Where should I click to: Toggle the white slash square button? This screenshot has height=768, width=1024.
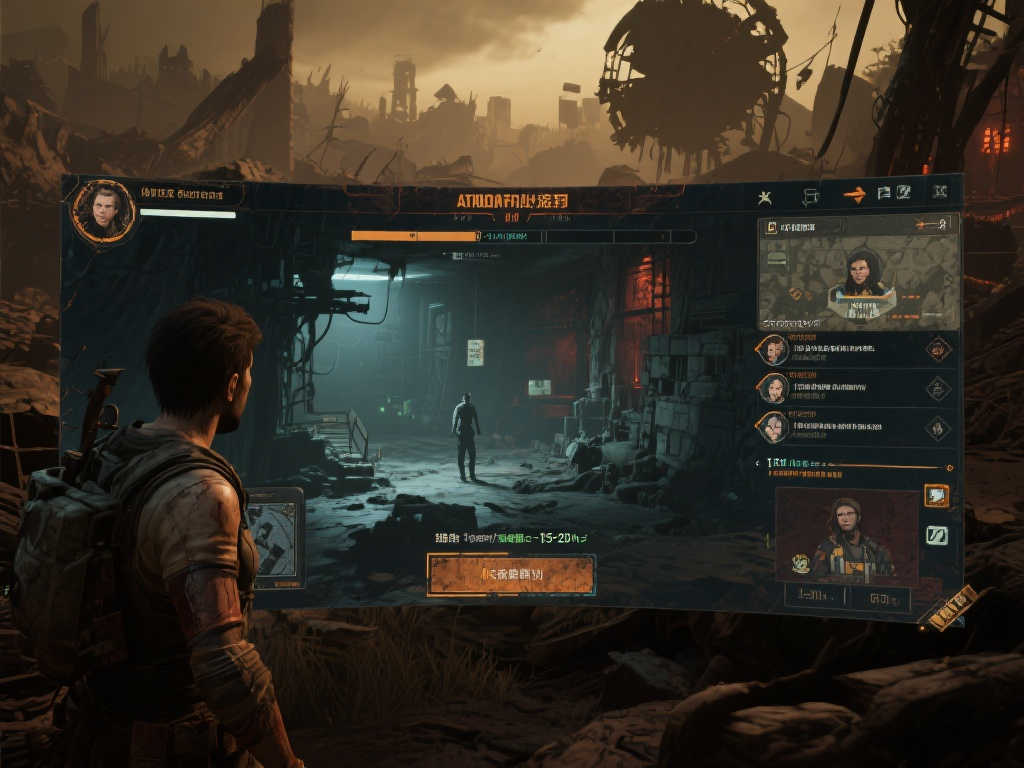click(937, 536)
